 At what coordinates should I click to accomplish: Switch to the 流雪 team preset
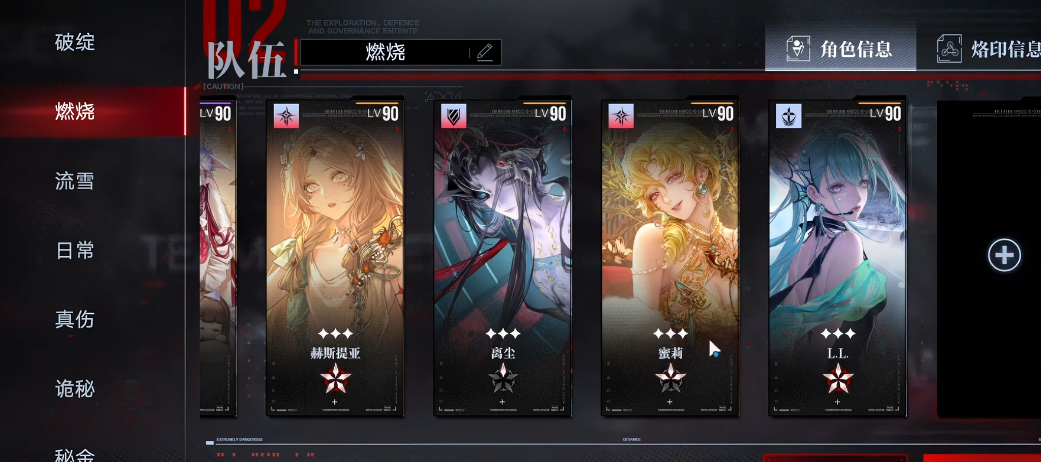[x=75, y=181]
